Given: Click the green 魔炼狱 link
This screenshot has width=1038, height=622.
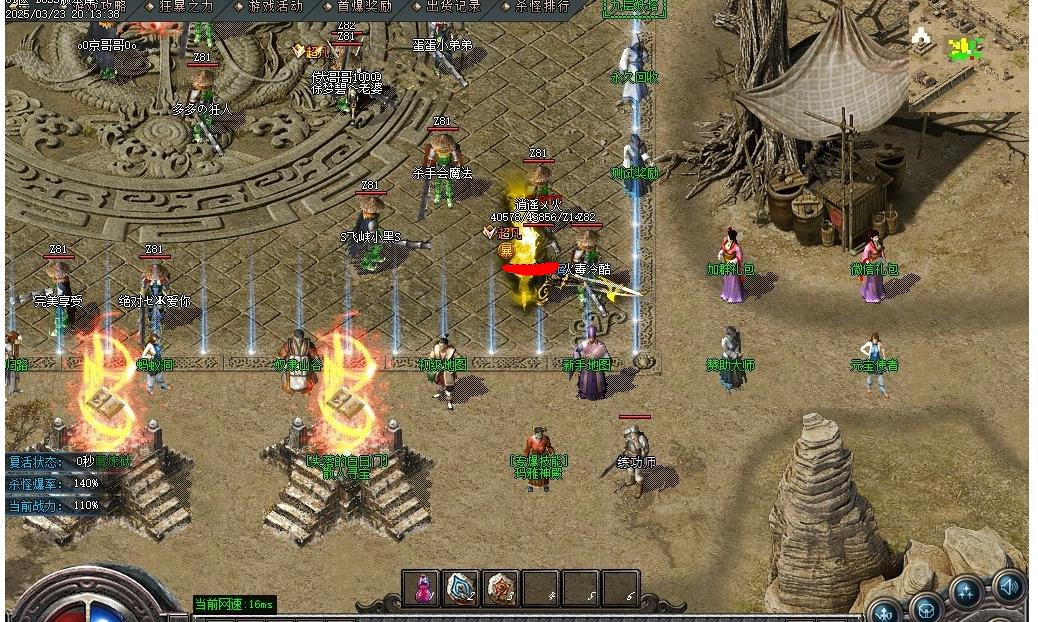Looking at the screenshot, I should click(113, 462).
